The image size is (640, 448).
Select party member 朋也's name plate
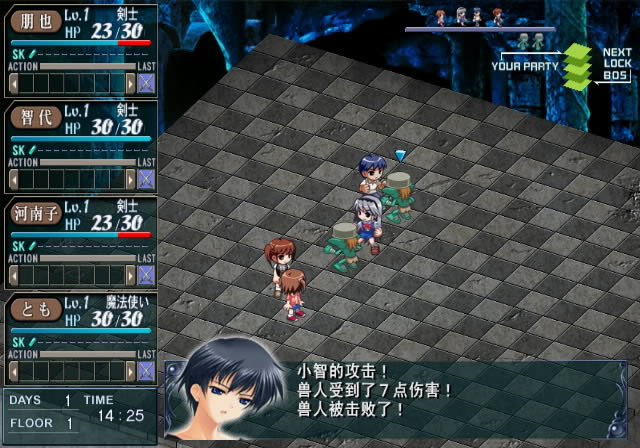pyautogui.click(x=36, y=20)
